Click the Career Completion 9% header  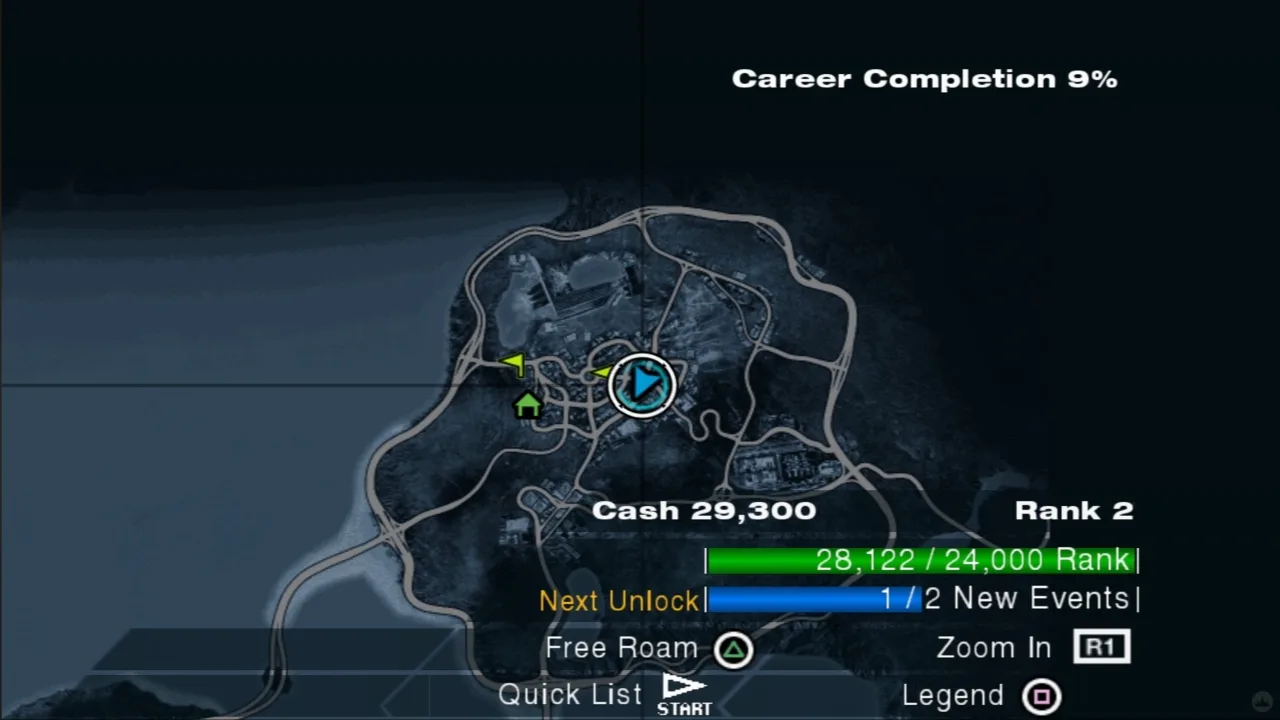click(924, 78)
